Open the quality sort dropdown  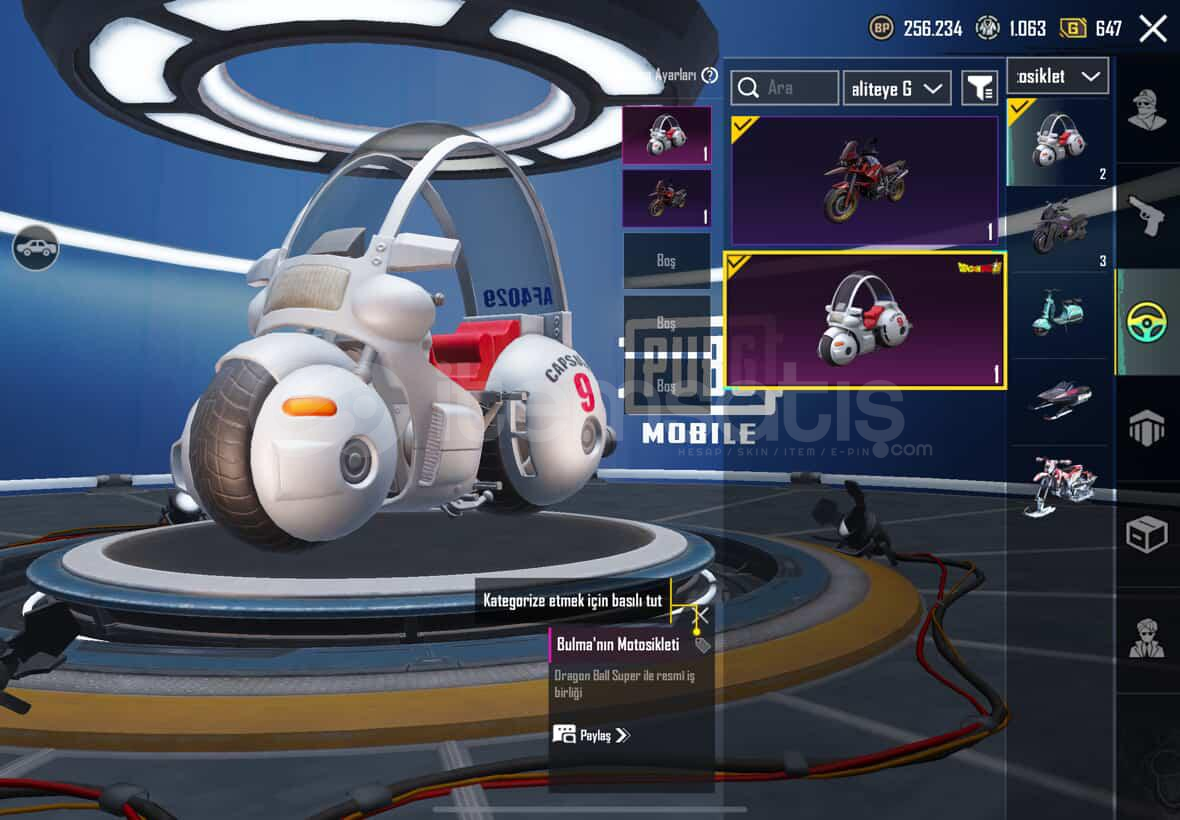click(x=896, y=88)
